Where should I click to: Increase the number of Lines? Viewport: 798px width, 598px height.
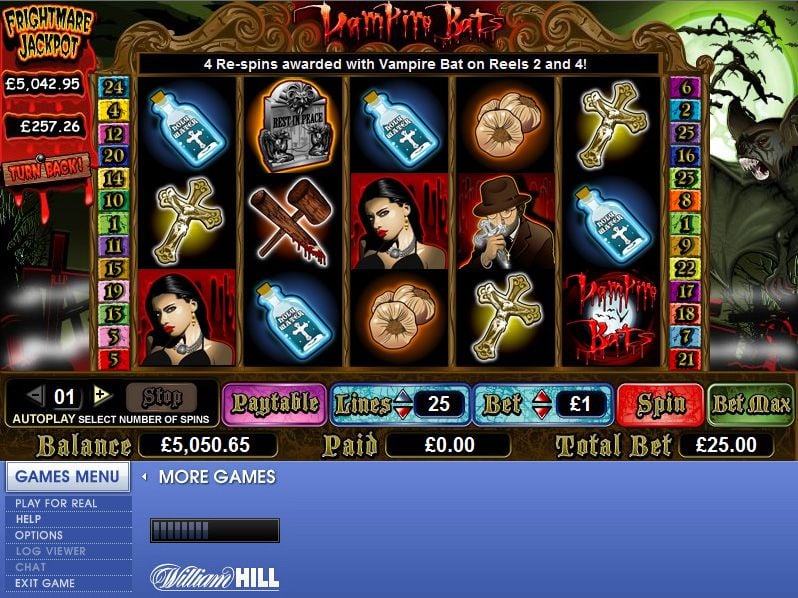402,396
